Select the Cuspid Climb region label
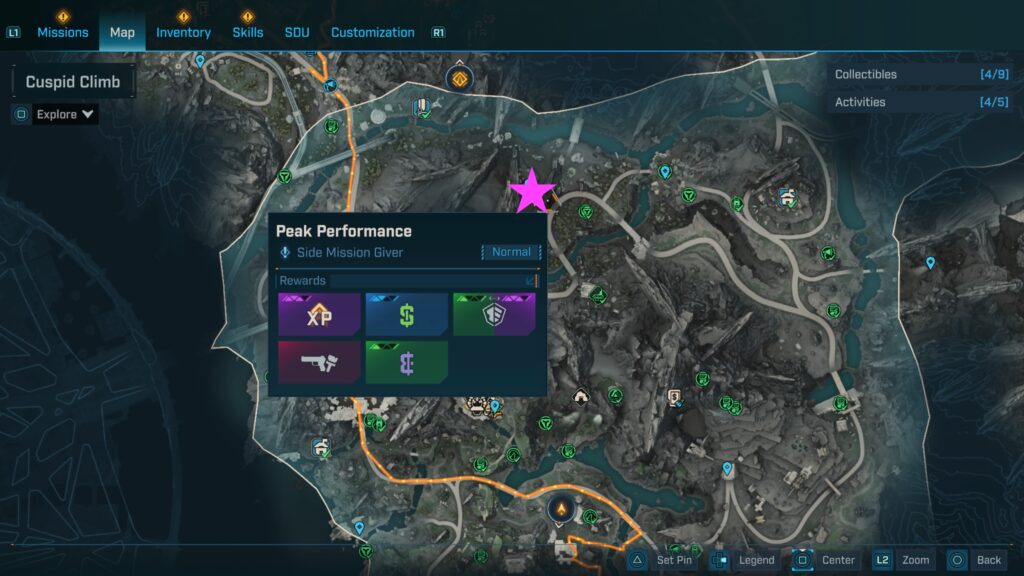The height and width of the screenshot is (576, 1024). pyautogui.click(x=73, y=82)
